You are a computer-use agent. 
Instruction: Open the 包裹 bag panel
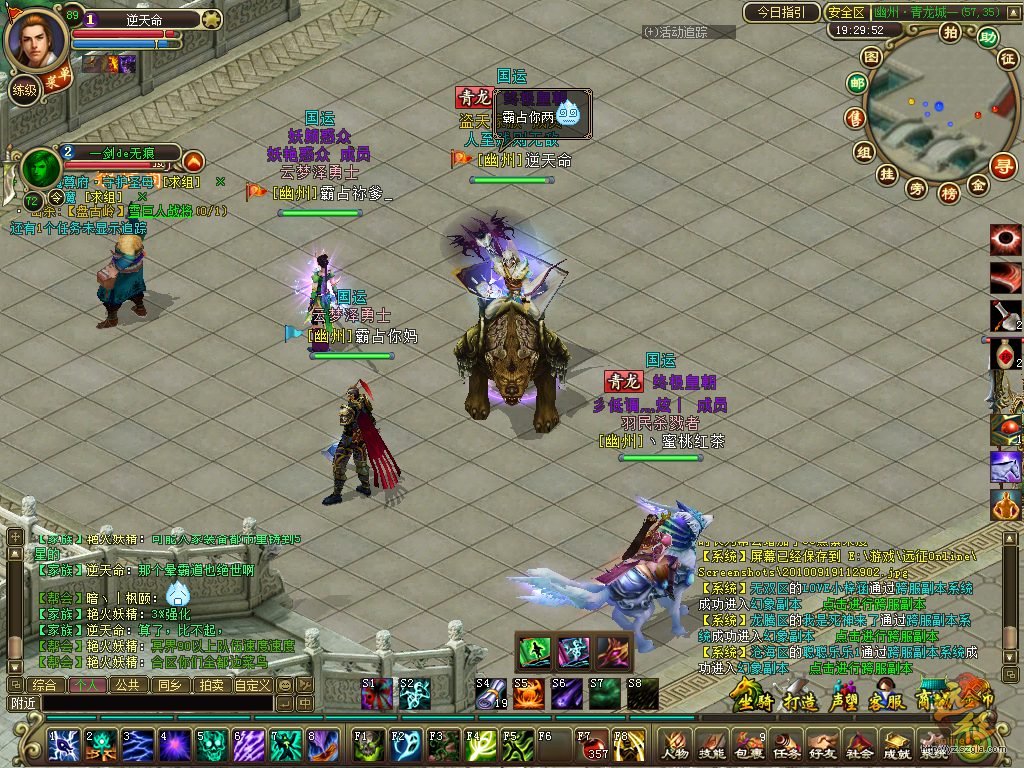coord(747,745)
